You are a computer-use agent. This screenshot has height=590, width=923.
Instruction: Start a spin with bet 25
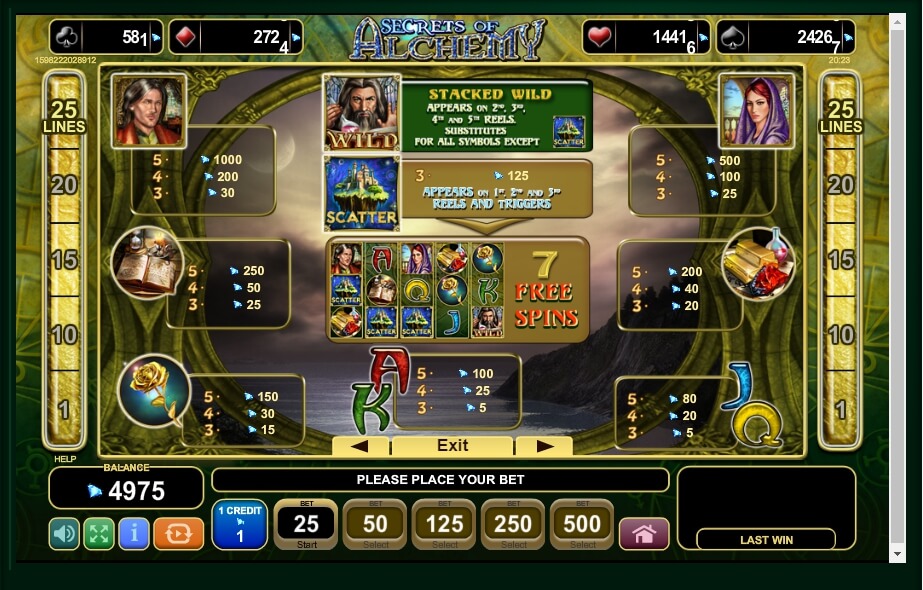[x=306, y=525]
